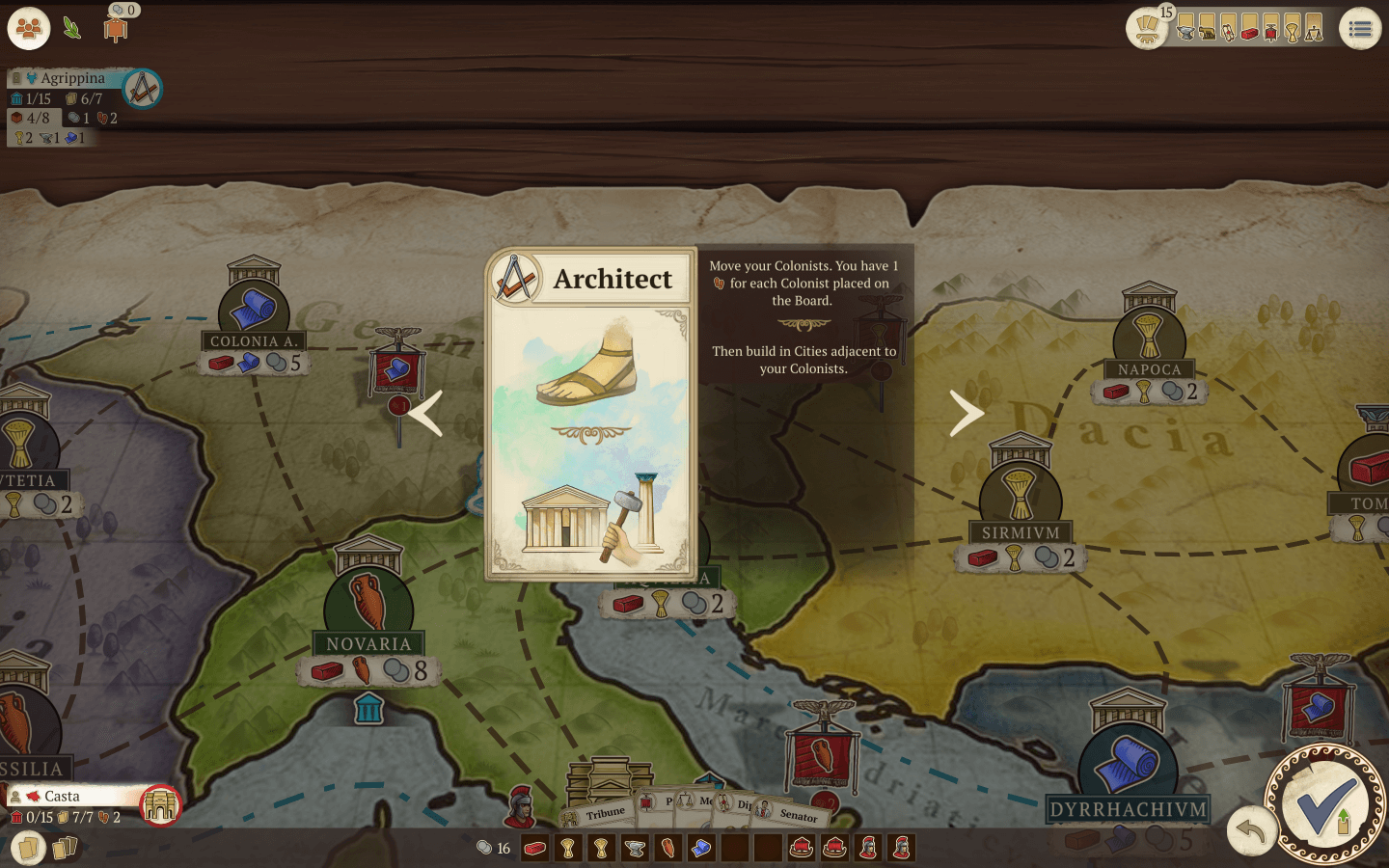
Task: Open the card market deck button
Action: pos(1147,28)
